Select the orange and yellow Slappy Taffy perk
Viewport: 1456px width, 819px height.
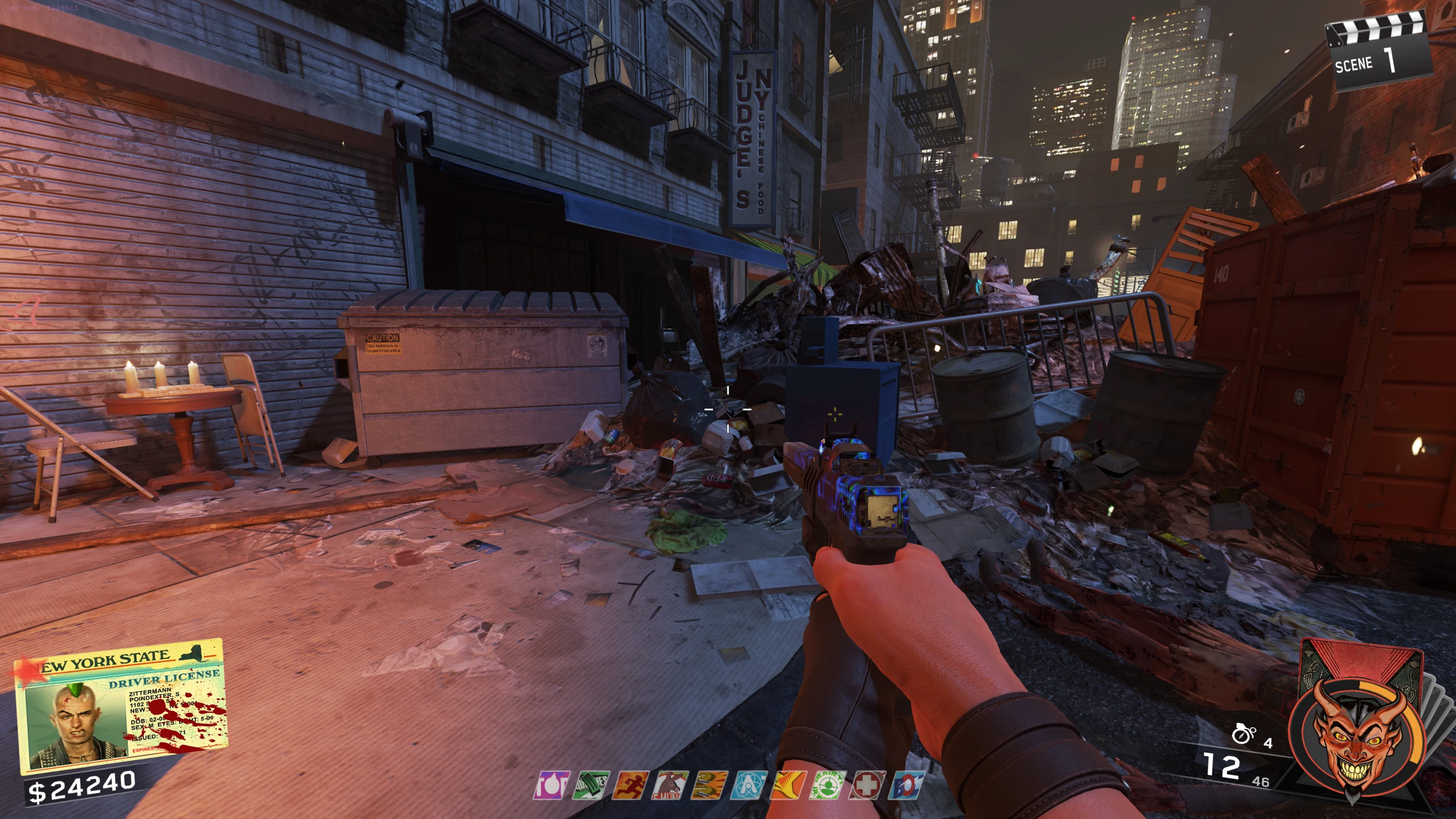[x=788, y=785]
